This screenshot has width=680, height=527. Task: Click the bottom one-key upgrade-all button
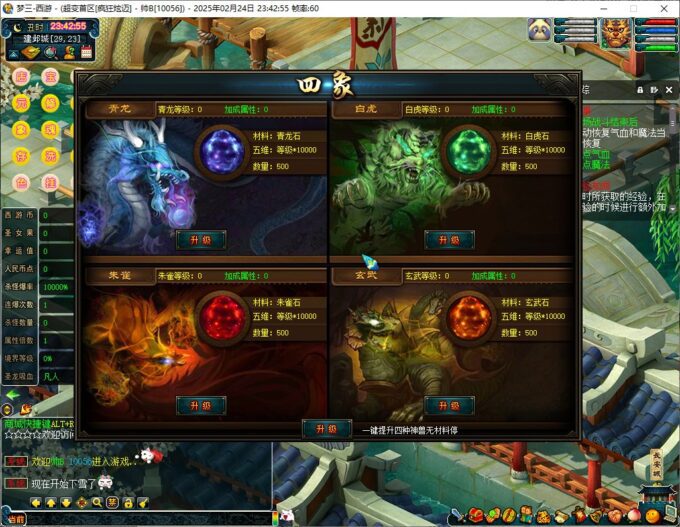click(326, 428)
